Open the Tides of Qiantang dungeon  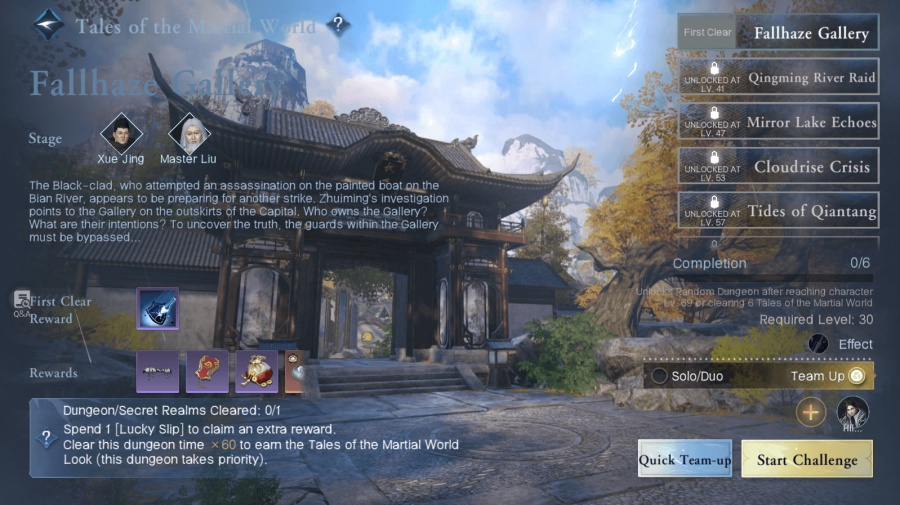(778, 210)
